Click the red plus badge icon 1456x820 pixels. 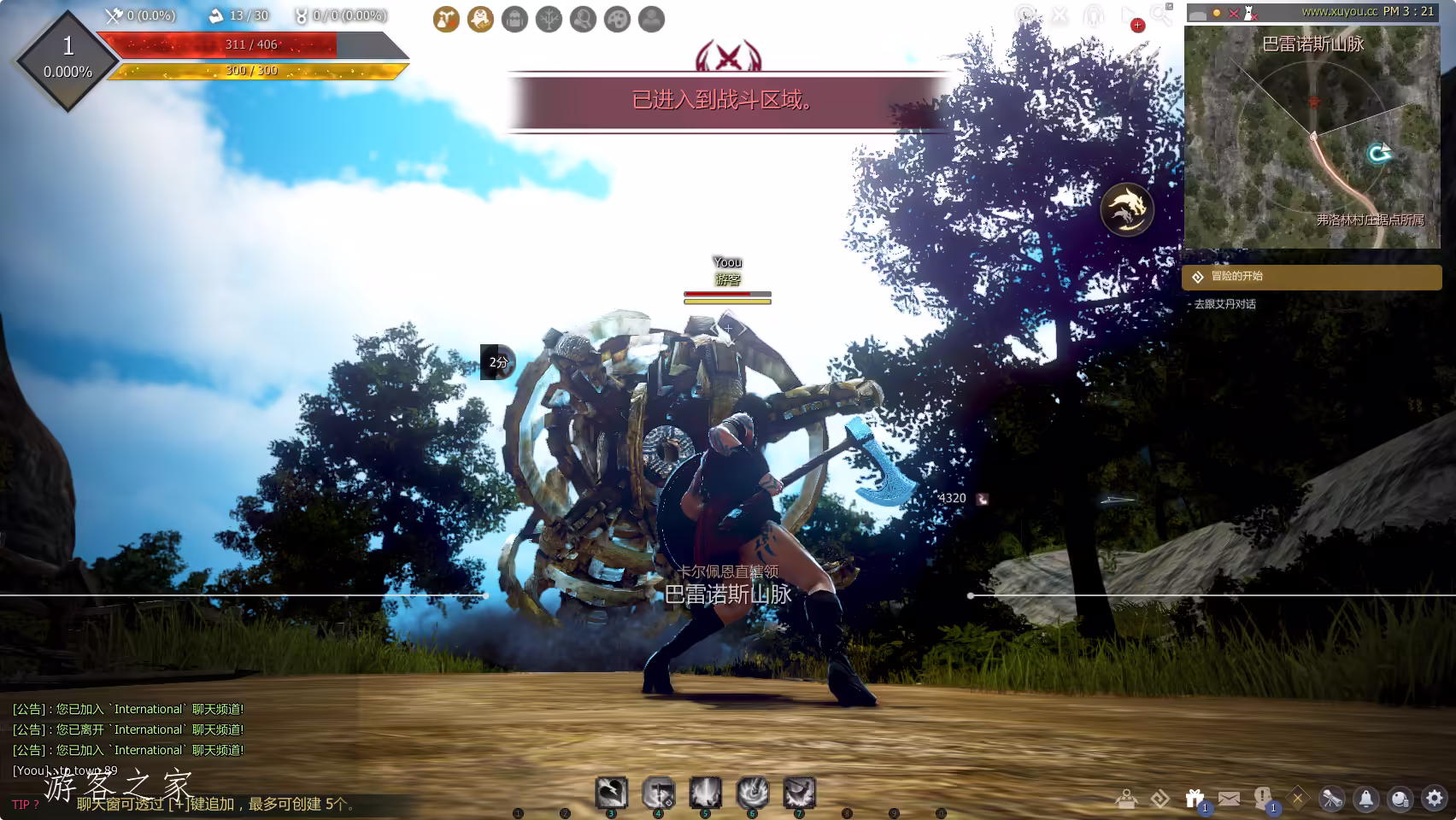pyautogui.click(x=1137, y=26)
